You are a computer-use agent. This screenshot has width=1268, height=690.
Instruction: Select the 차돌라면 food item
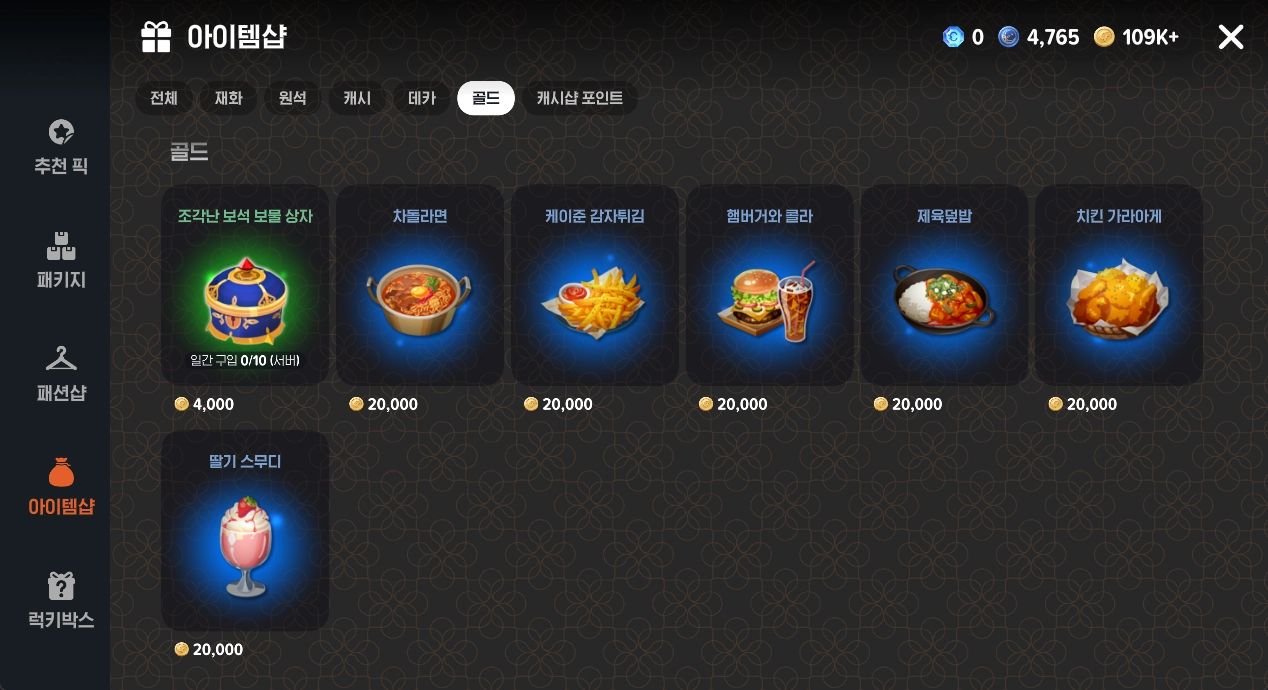pos(420,285)
